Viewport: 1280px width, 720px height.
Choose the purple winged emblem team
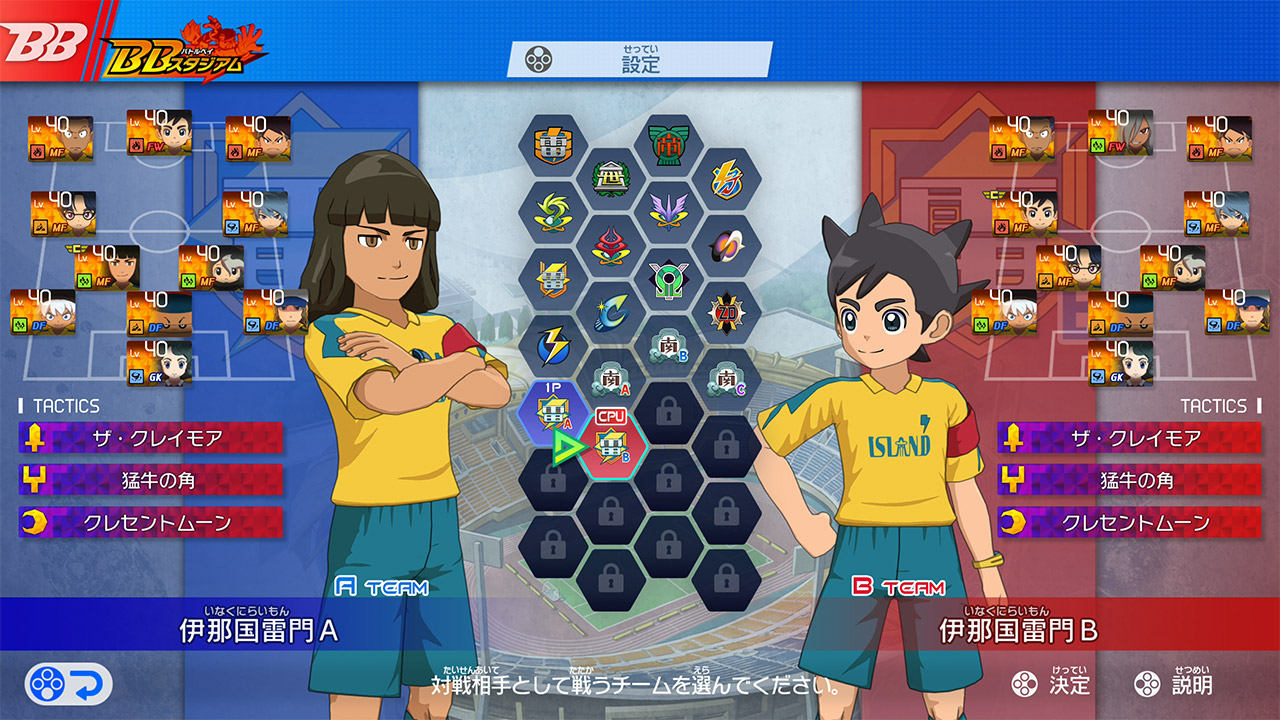pyautogui.click(x=668, y=212)
